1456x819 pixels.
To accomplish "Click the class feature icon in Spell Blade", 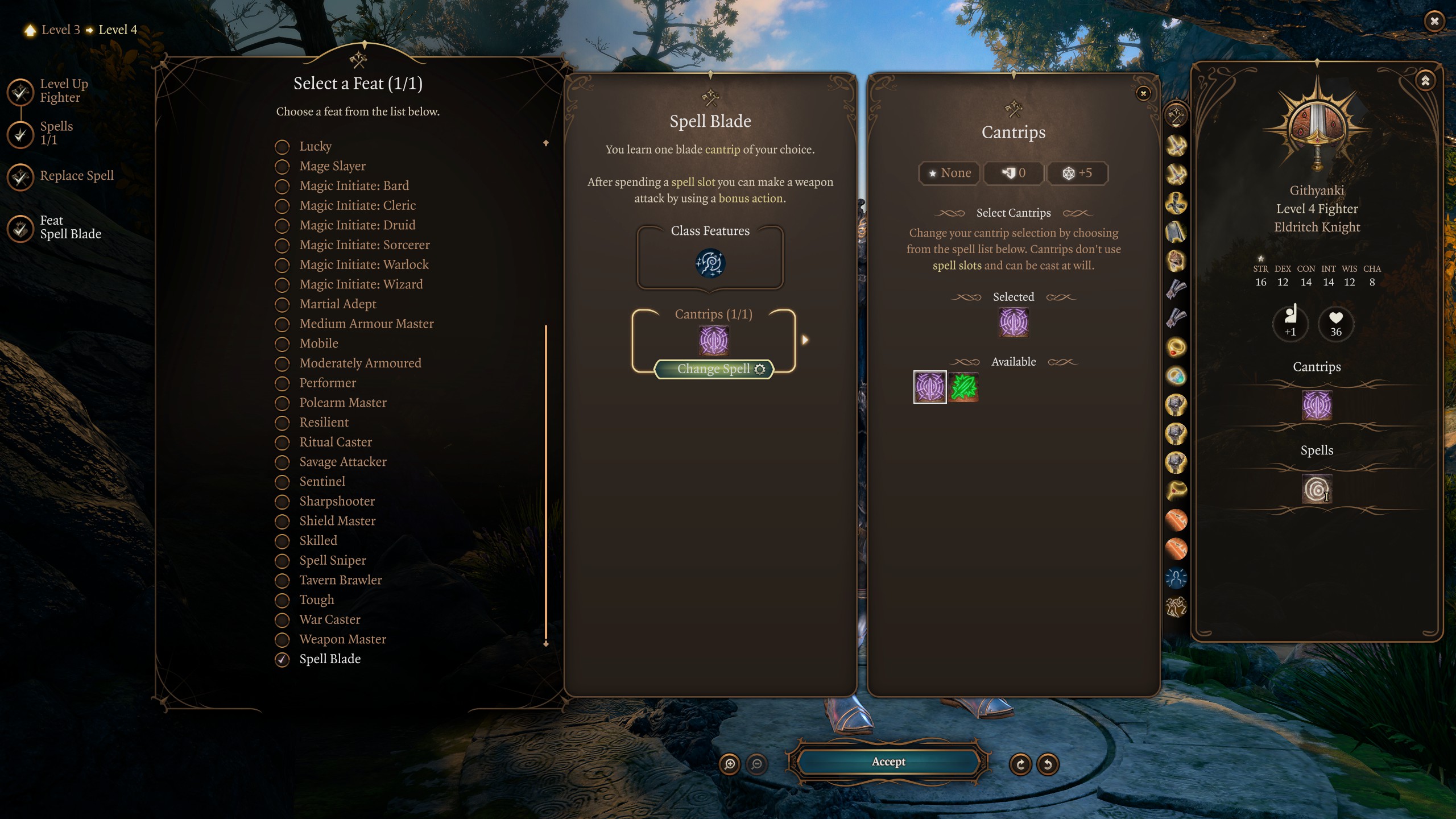I will [x=710, y=263].
